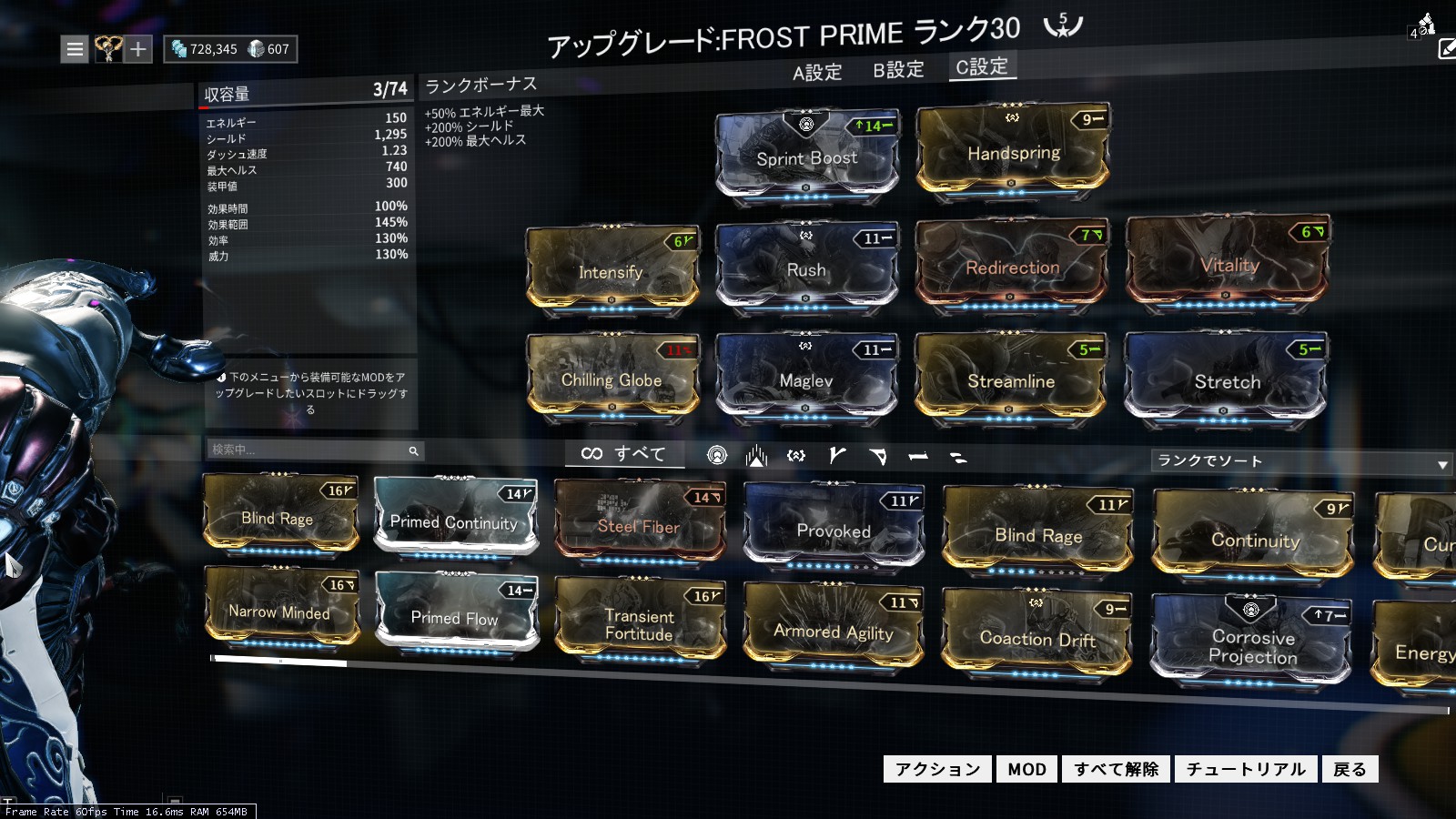Expand the sort options with the right arrow

[1443, 462]
